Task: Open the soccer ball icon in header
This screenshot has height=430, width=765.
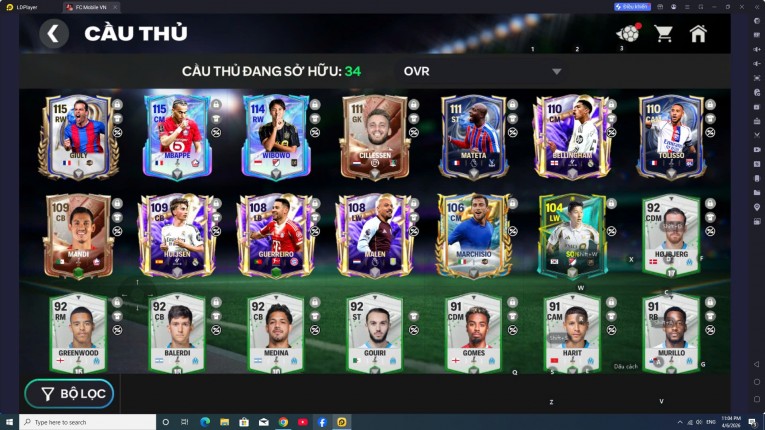Action: tap(628, 34)
